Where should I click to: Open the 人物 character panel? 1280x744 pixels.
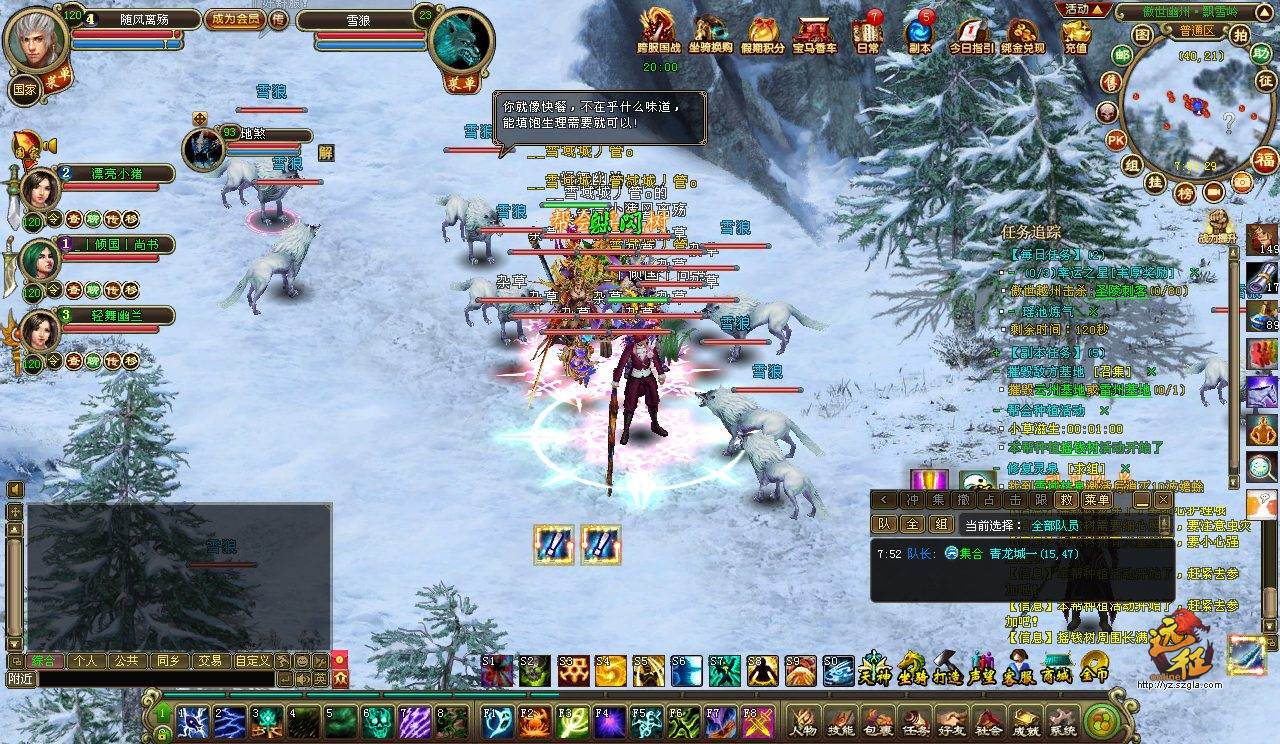[x=803, y=720]
